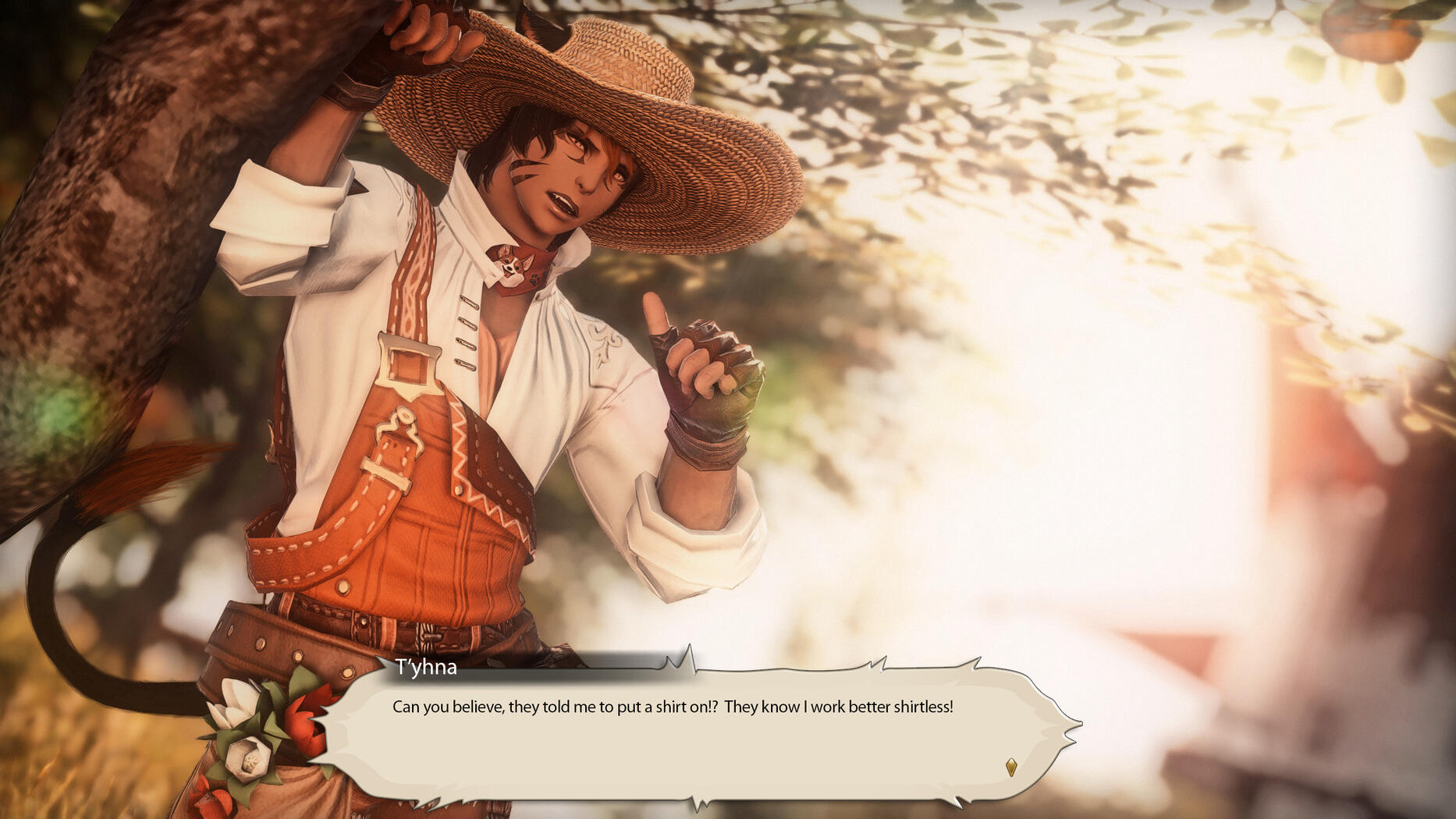Advance dialogue with the golden arrow indicator
The height and width of the screenshot is (819, 1456).
[x=1011, y=768]
